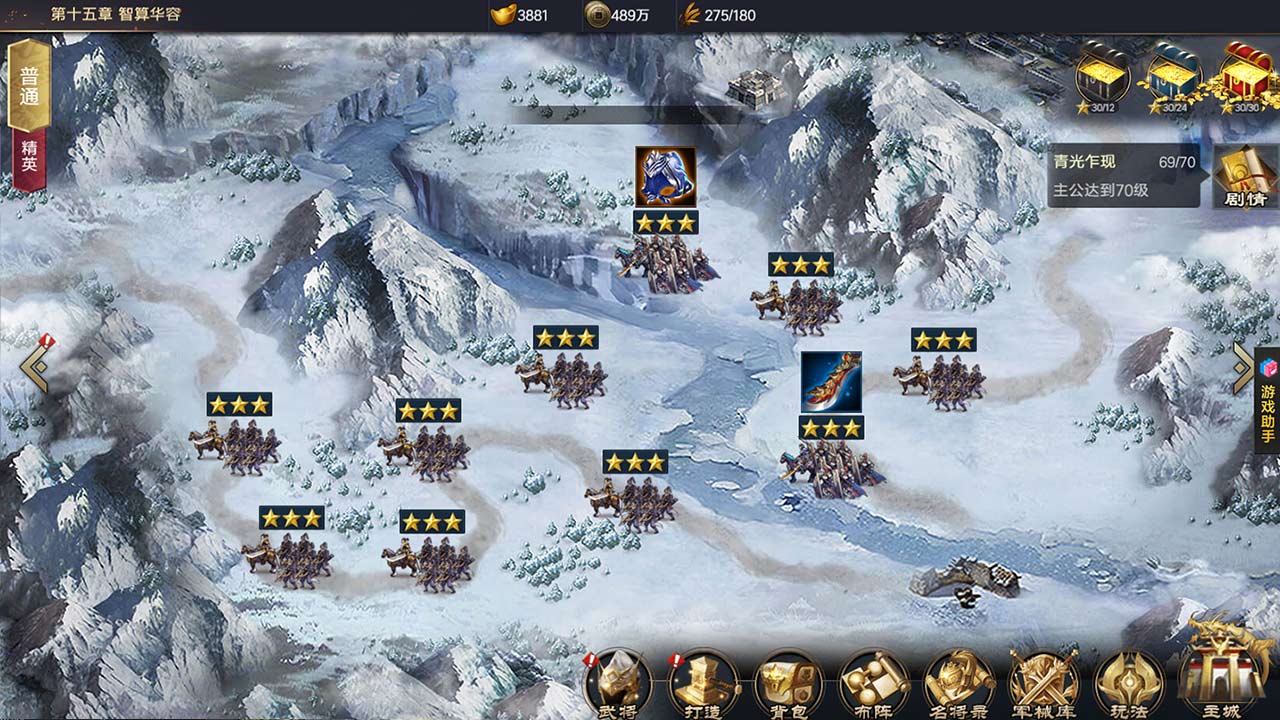Switch to the 普通 difficulty tab

tap(29, 86)
